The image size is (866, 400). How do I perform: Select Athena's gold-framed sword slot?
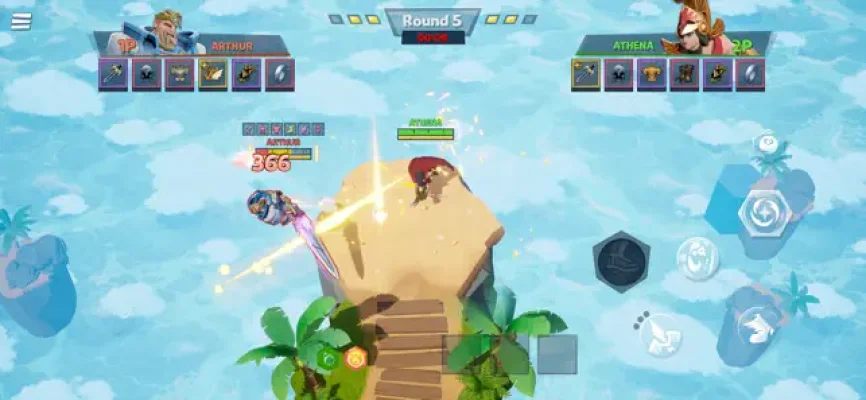[586, 75]
